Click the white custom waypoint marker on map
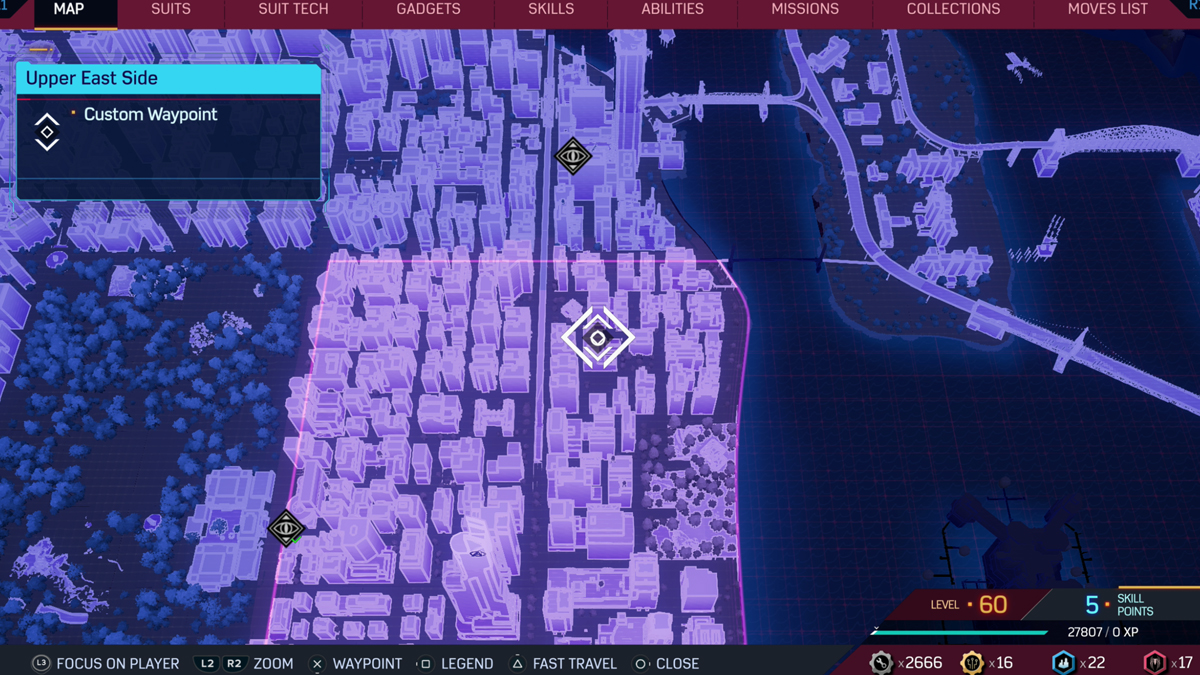The image size is (1200, 675). [598, 338]
